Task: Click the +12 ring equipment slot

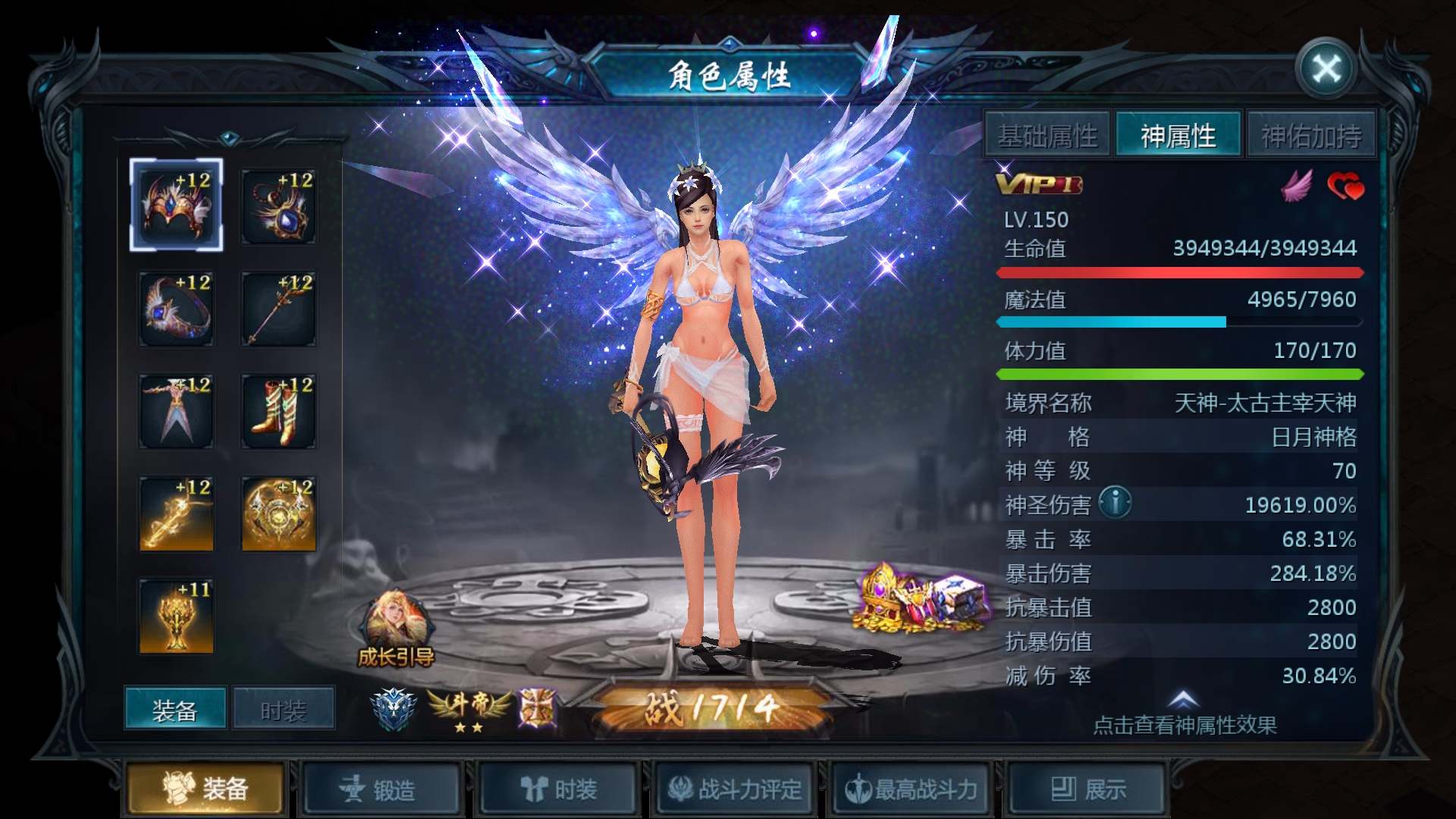Action: click(176, 307)
